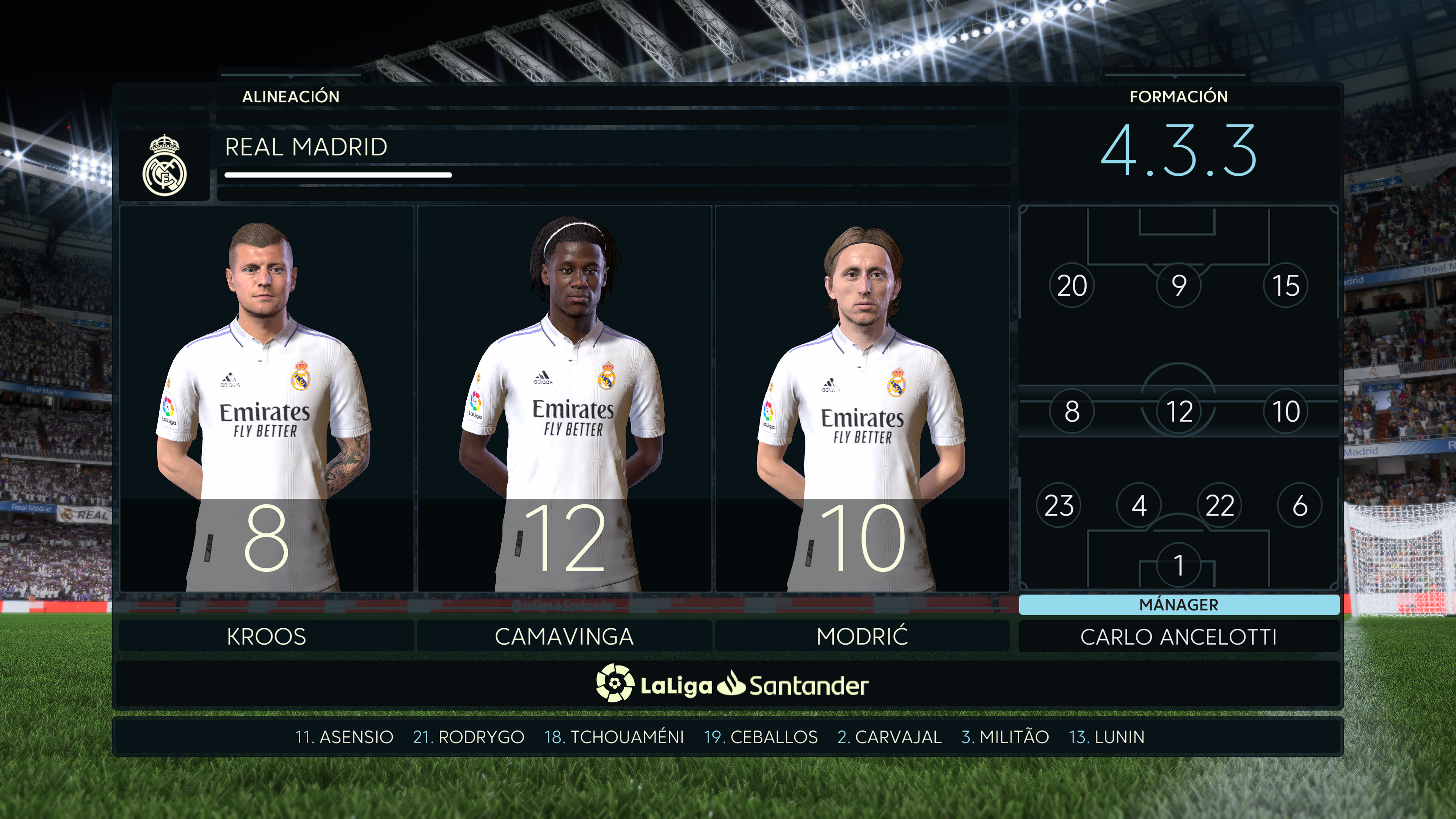1456x819 pixels.
Task: Select the Kroos player card
Action: pyautogui.click(x=266, y=399)
